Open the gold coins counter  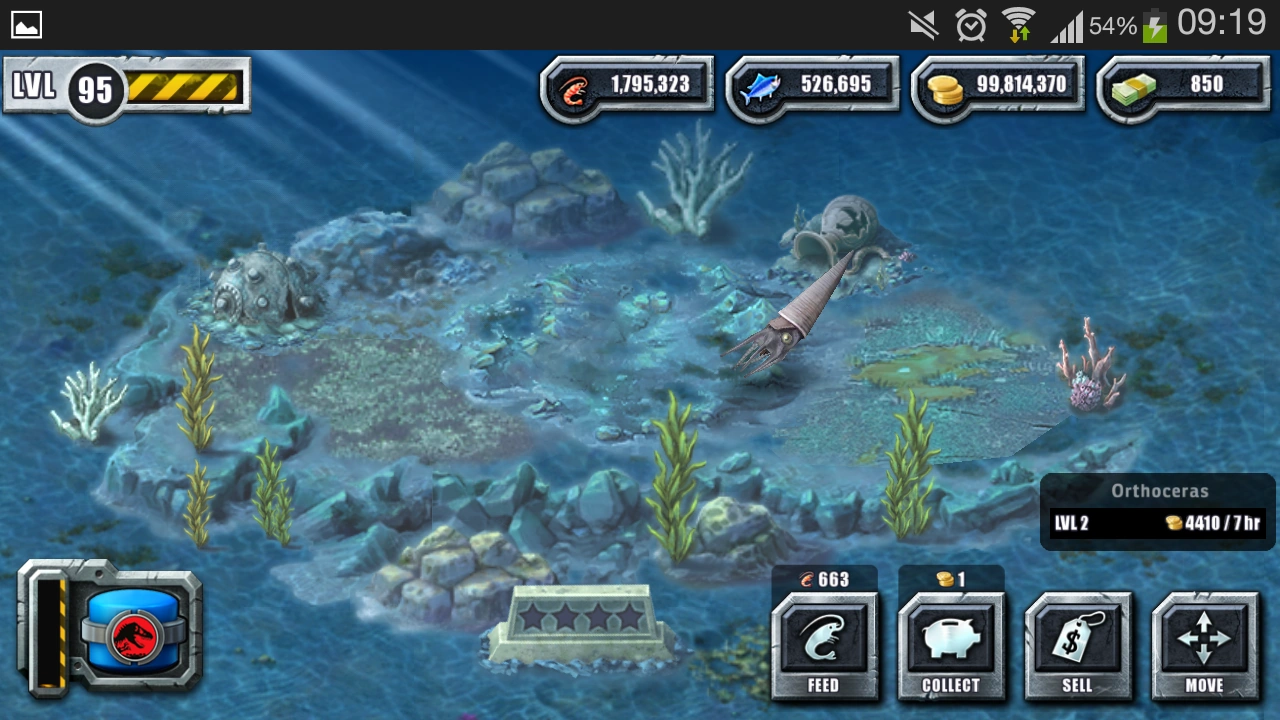pyautogui.click(x=999, y=88)
